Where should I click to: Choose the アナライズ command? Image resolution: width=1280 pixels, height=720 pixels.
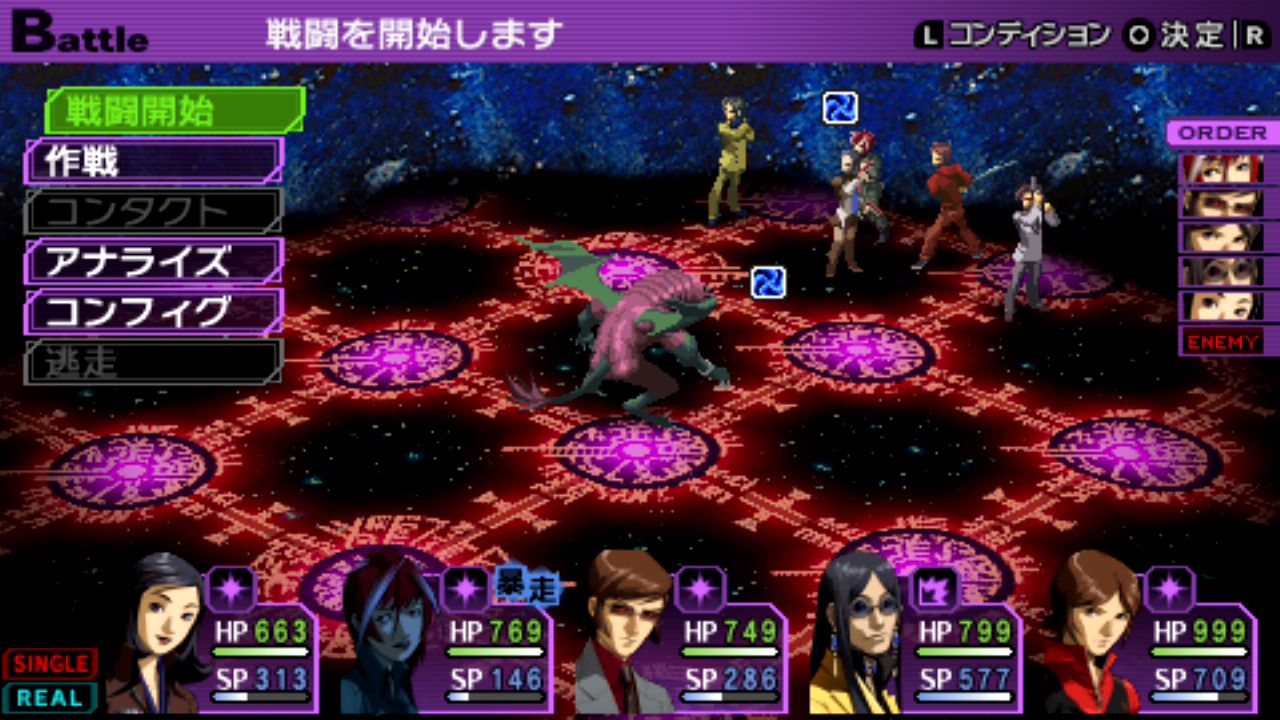[x=155, y=261]
